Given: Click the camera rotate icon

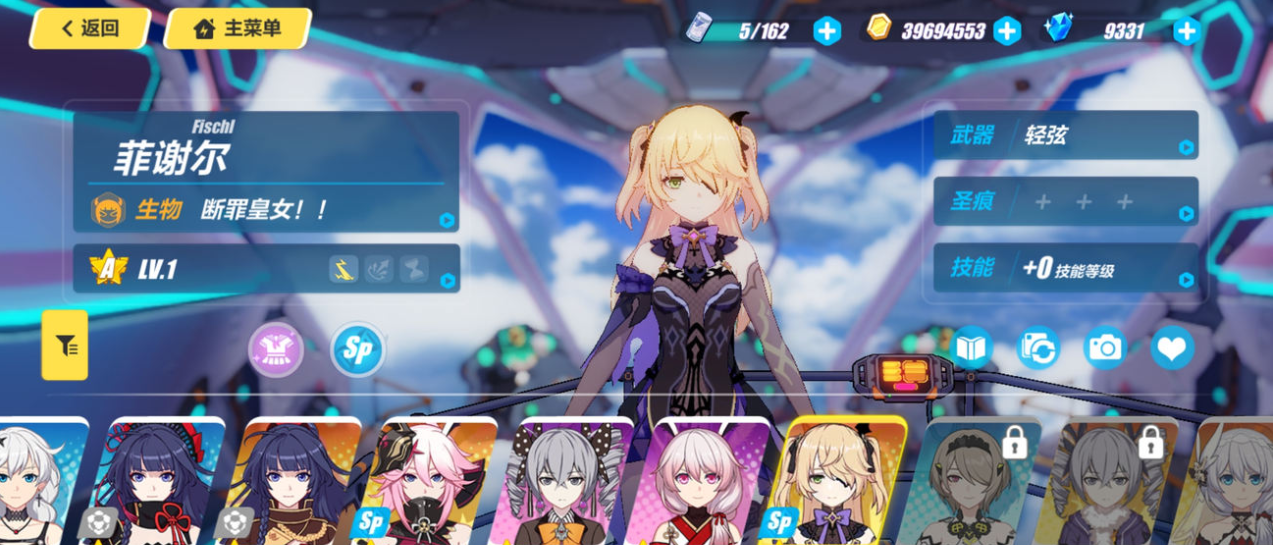Looking at the screenshot, I should [x=1038, y=347].
